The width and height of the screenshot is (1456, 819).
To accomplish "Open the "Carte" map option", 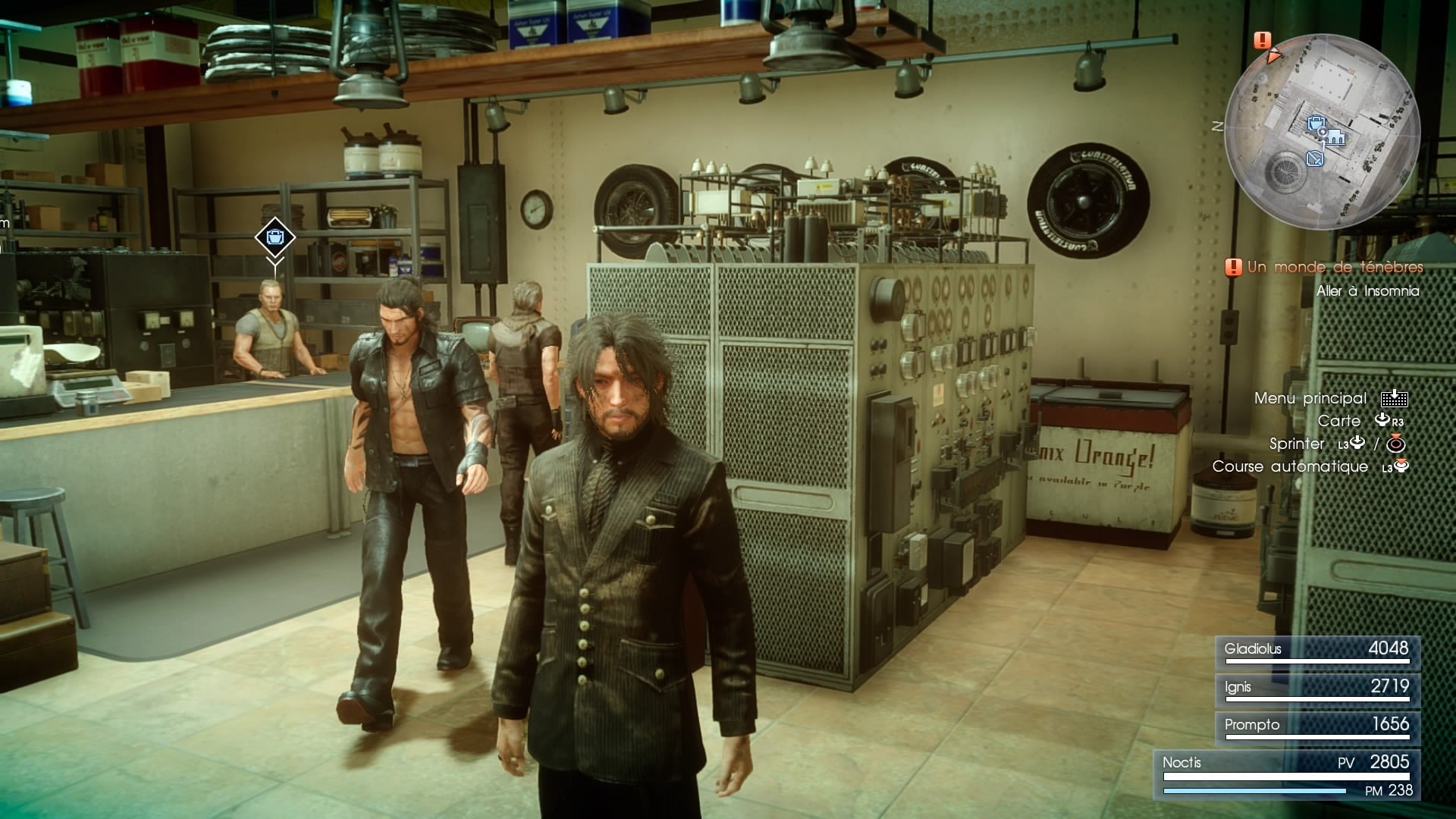I will (x=1339, y=421).
